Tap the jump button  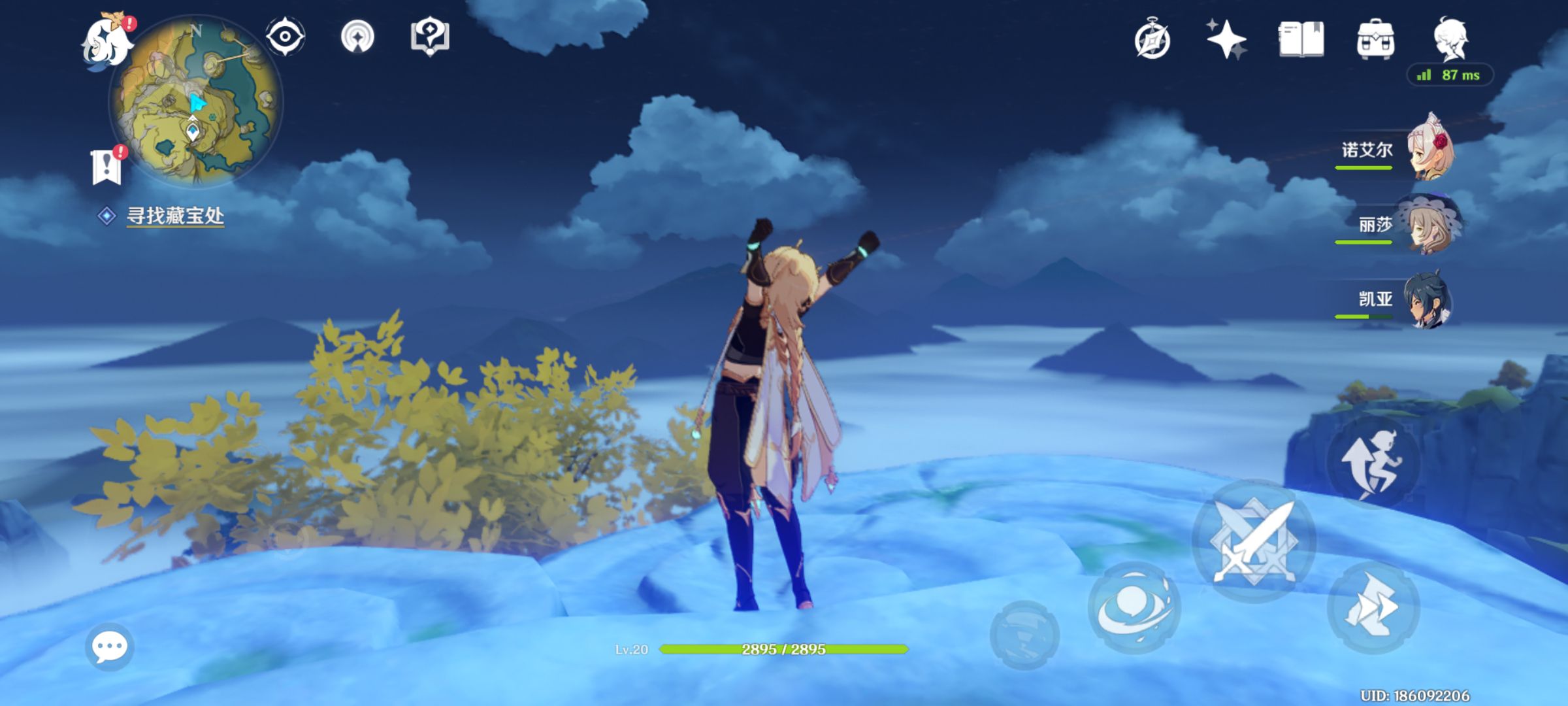pyautogui.click(x=1372, y=464)
